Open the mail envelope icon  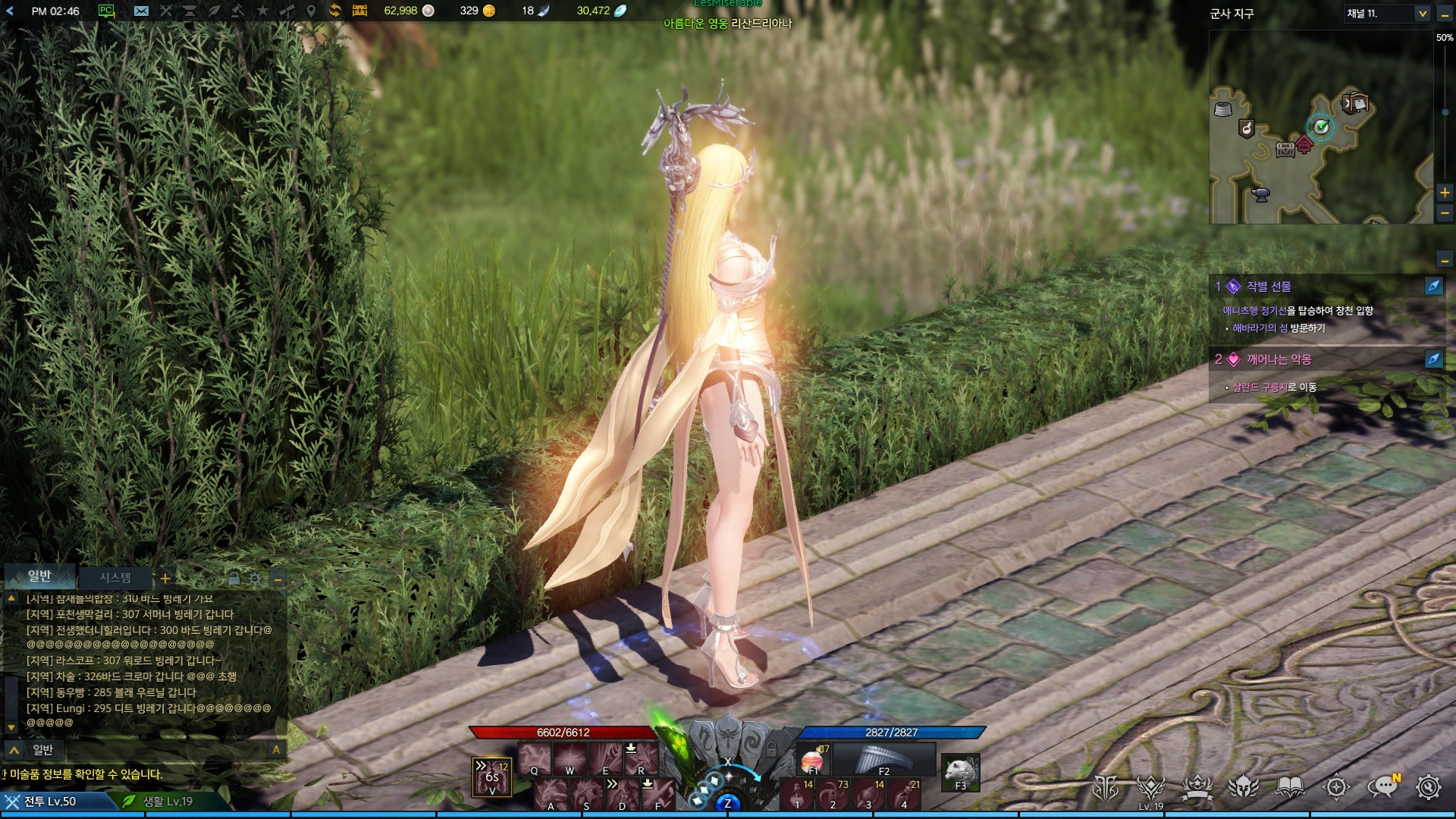pyautogui.click(x=141, y=11)
